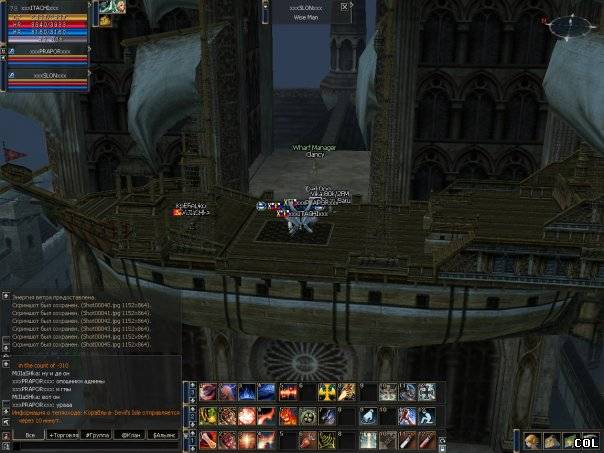Use the red potion vial hotbar slot
Image resolution: width=604 pixels, height=453 pixels.
tap(427, 440)
